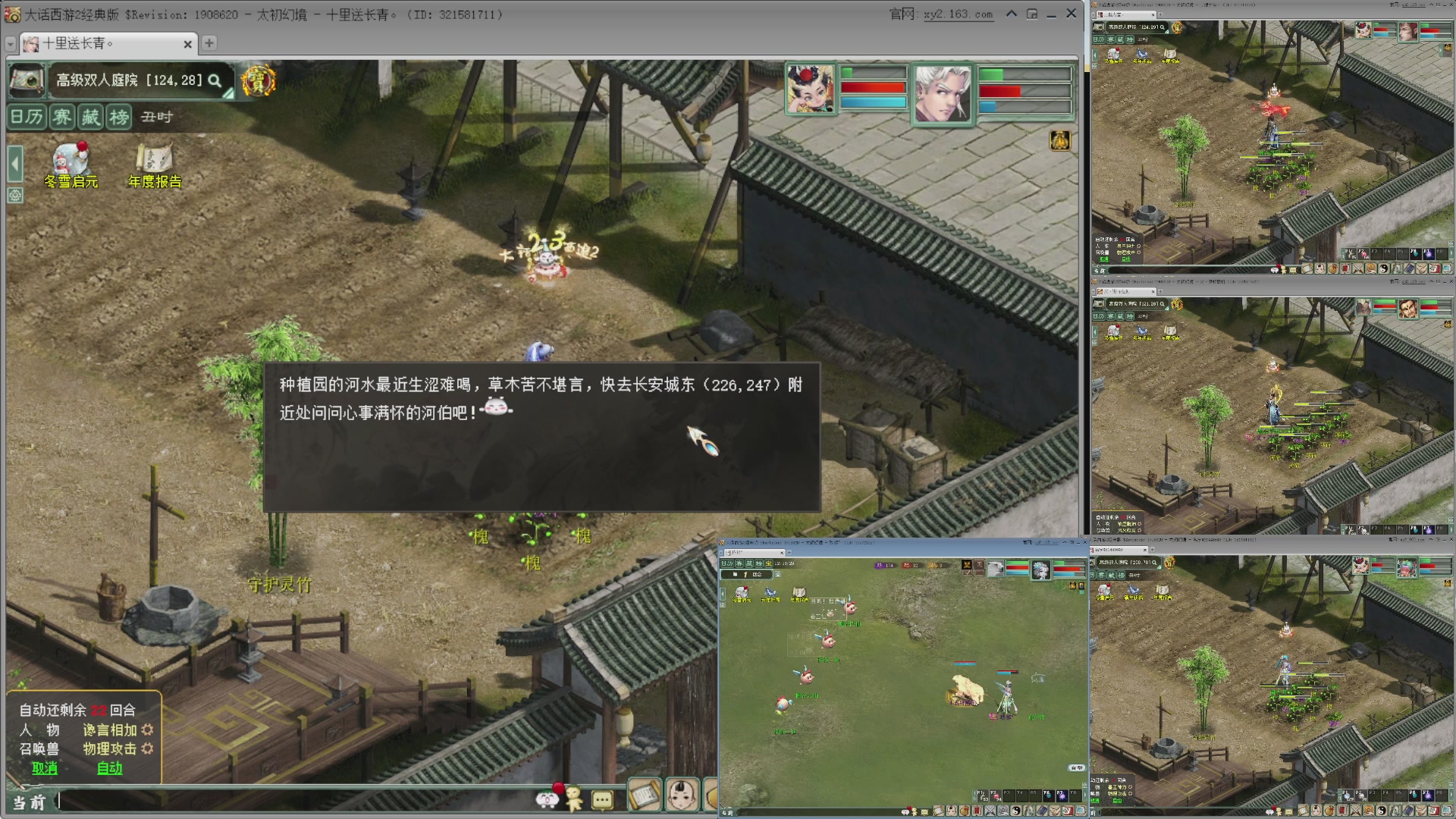Open settings via the gear under the sidebar

(14, 196)
